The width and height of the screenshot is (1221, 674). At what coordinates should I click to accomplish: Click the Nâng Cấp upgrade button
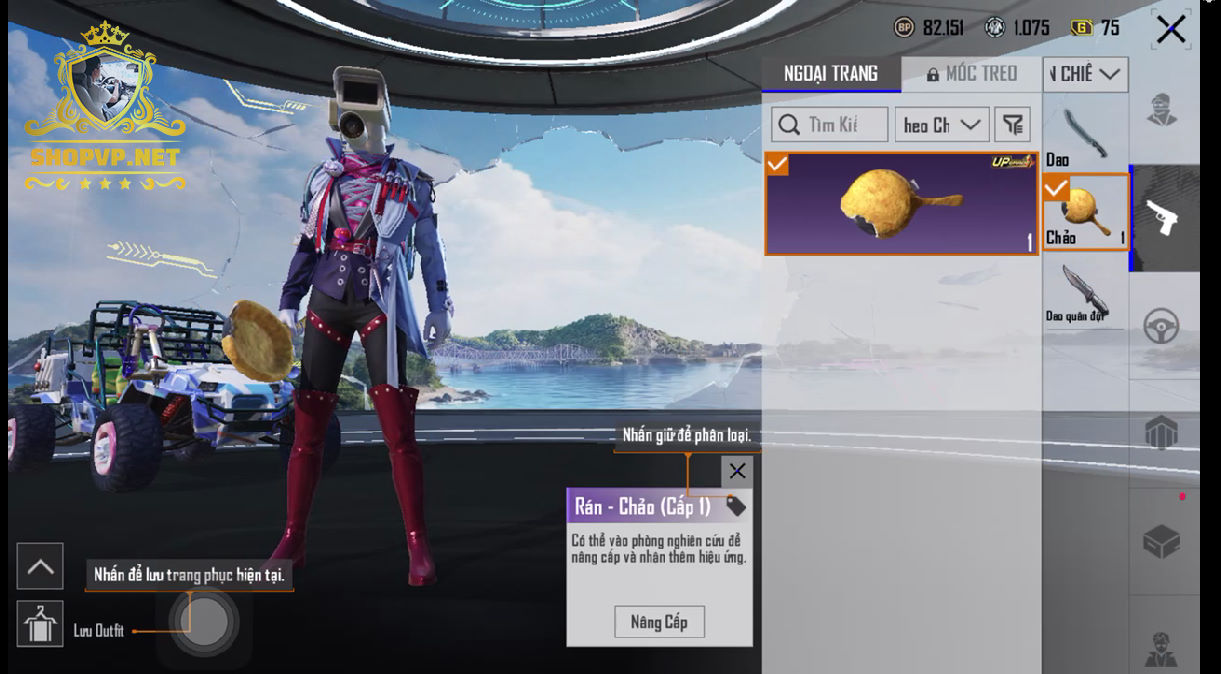pyautogui.click(x=659, y=622)
